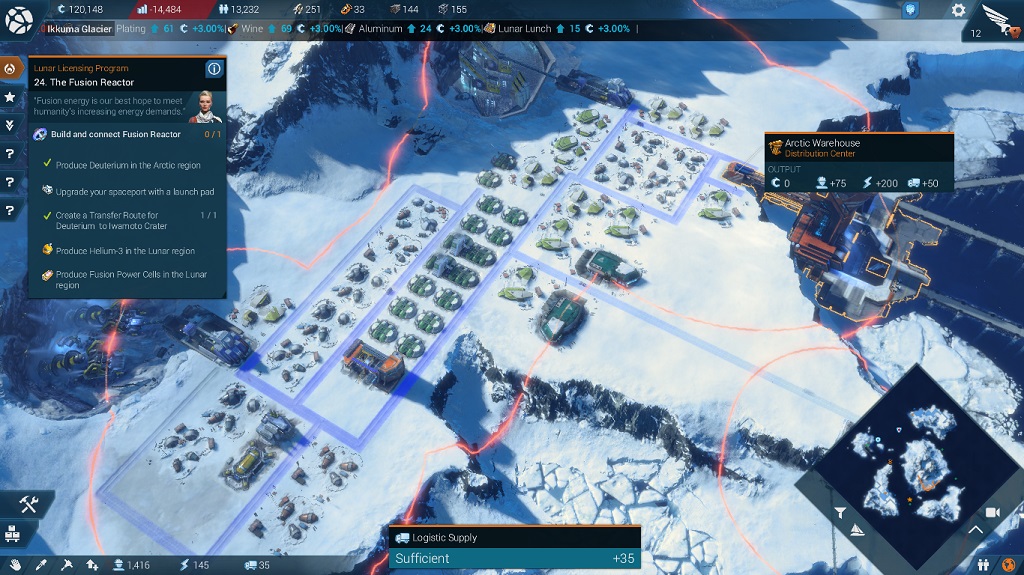The width and height of the screenshot is (1024, 575).
Task: Open the minimap filter funnel
Action: pos(841,512)
